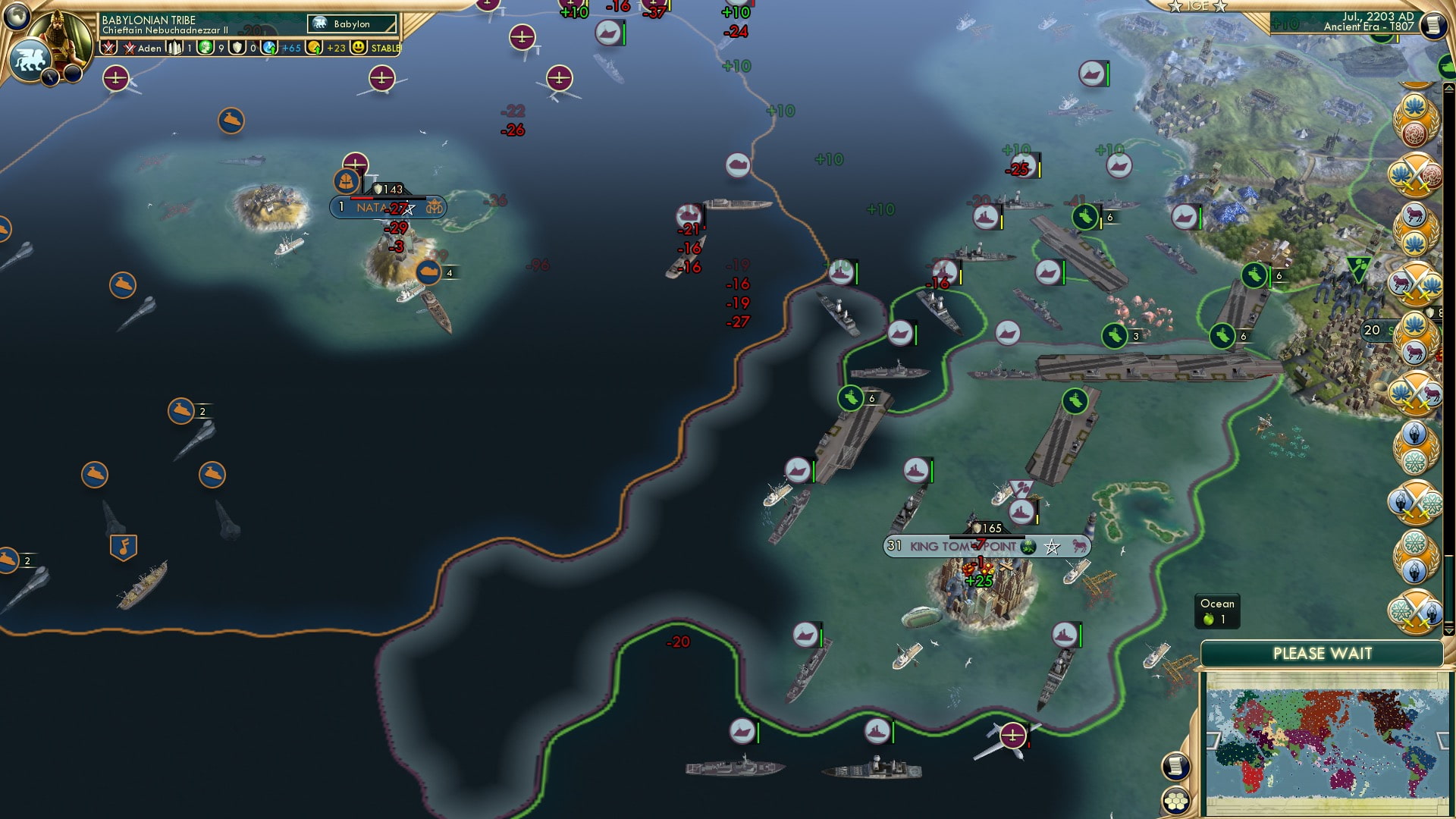Click the shield icon showing 0 on top bar
Screen dimensions: 1456x819
[238, 48]
